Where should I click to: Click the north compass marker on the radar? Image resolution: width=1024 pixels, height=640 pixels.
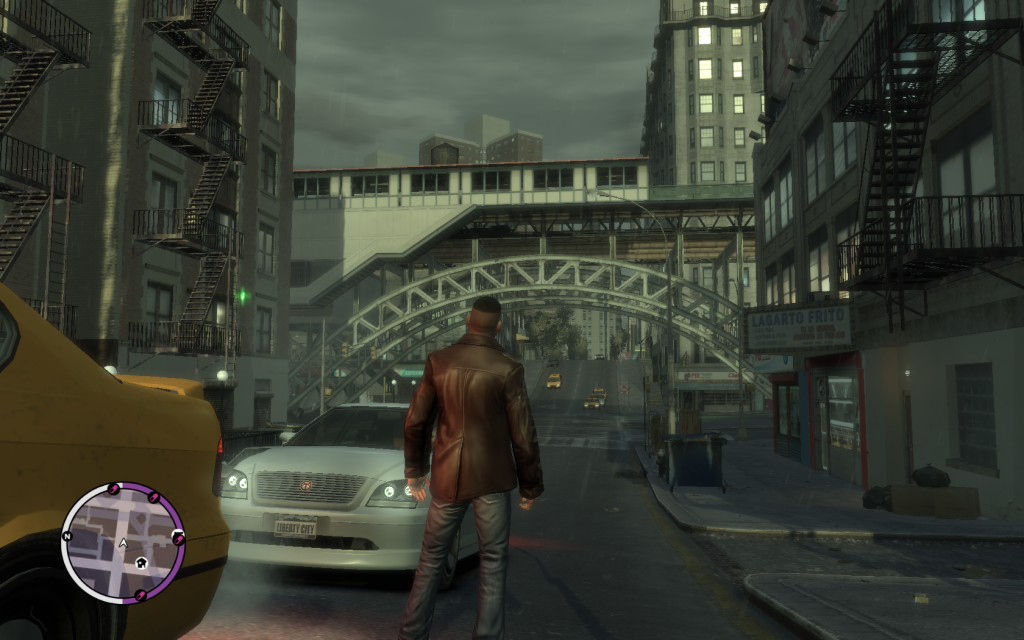pos(67,536)
